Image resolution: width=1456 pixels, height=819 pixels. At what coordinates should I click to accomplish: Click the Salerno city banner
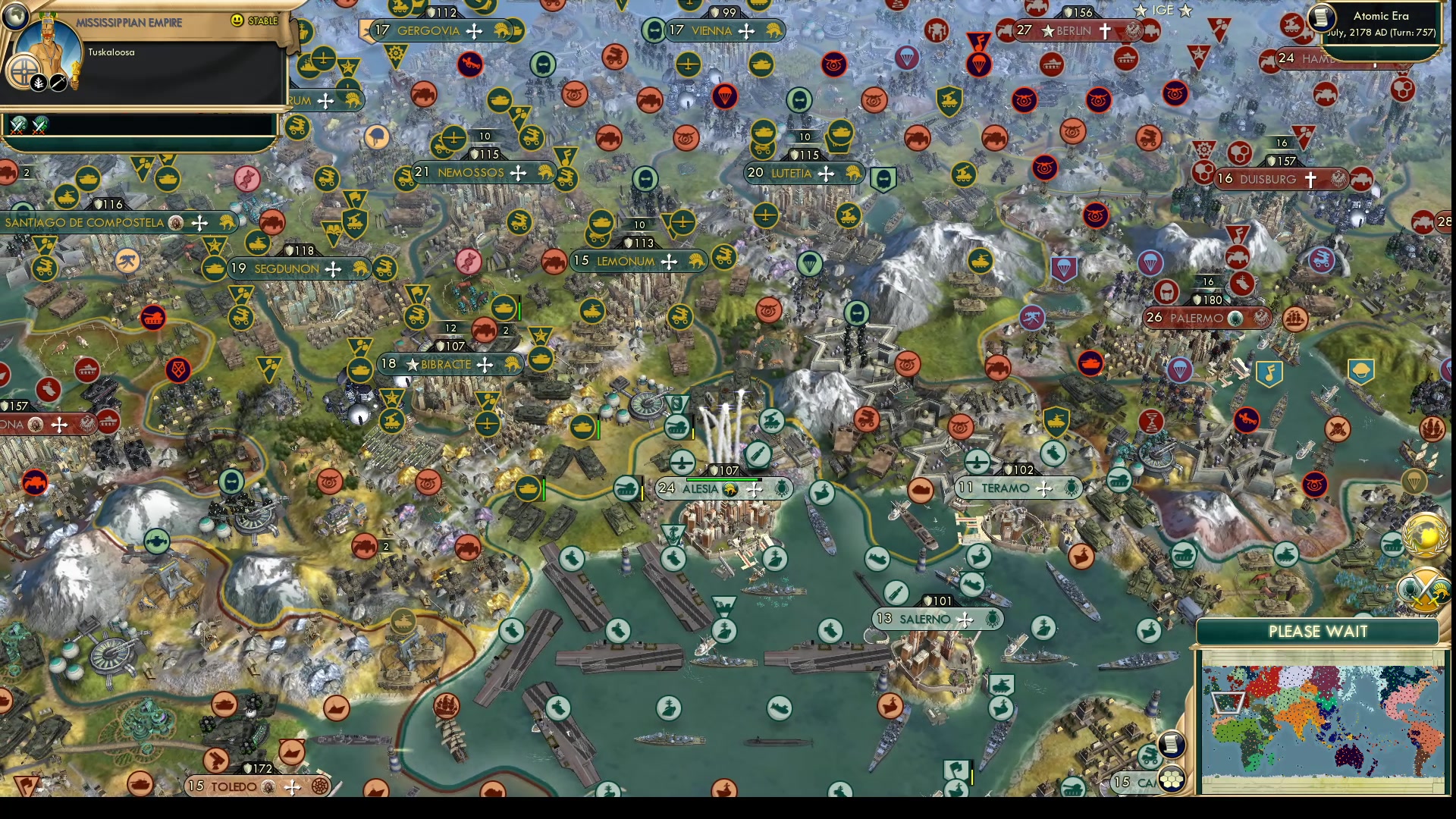click(x=938, y=619)
